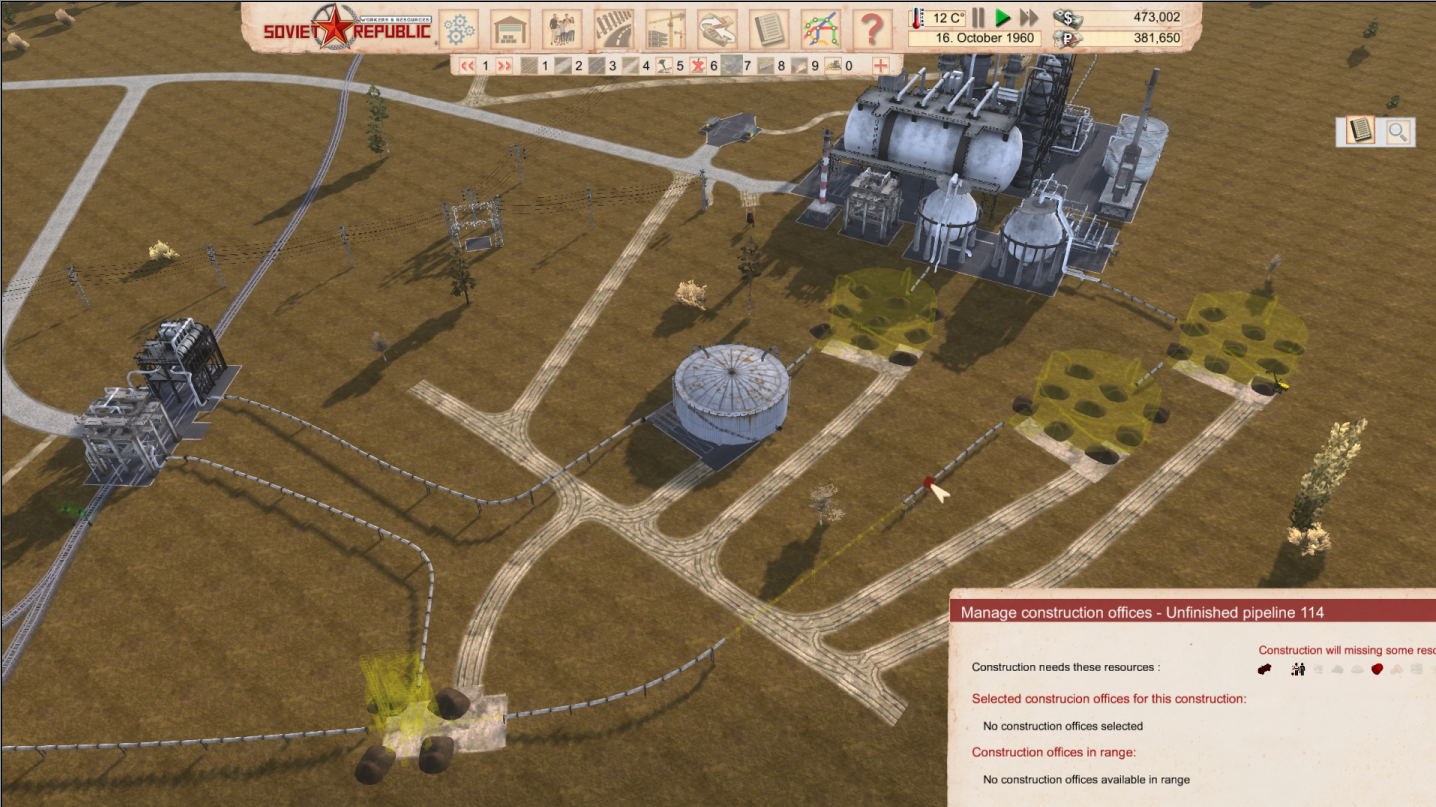Open the document statistics menu

pos(768,28)
